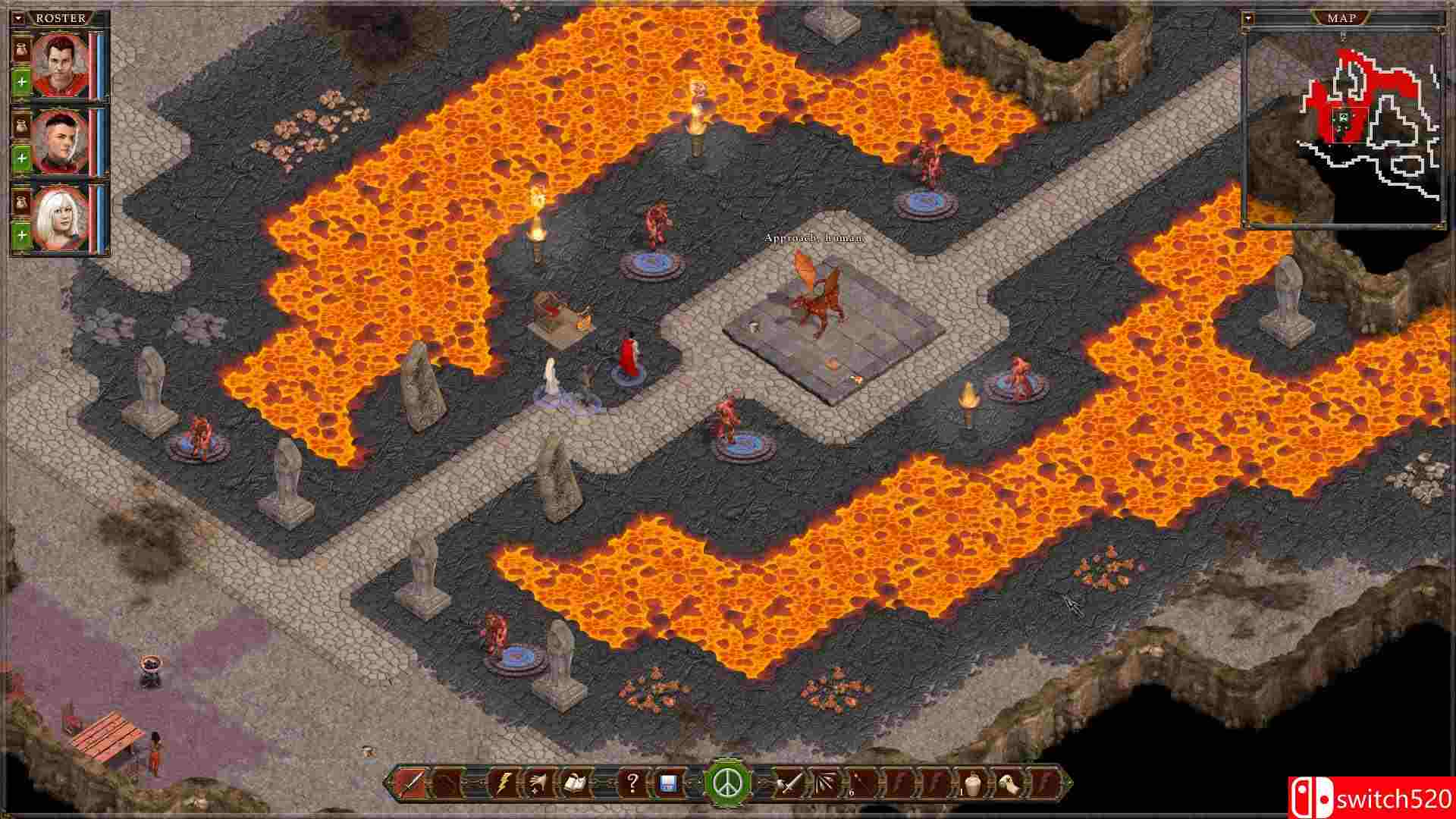Viewport: 1456px width, 819px height.
Task: Collapse the Roster panel with its arrow
Action: click(17, 18)
